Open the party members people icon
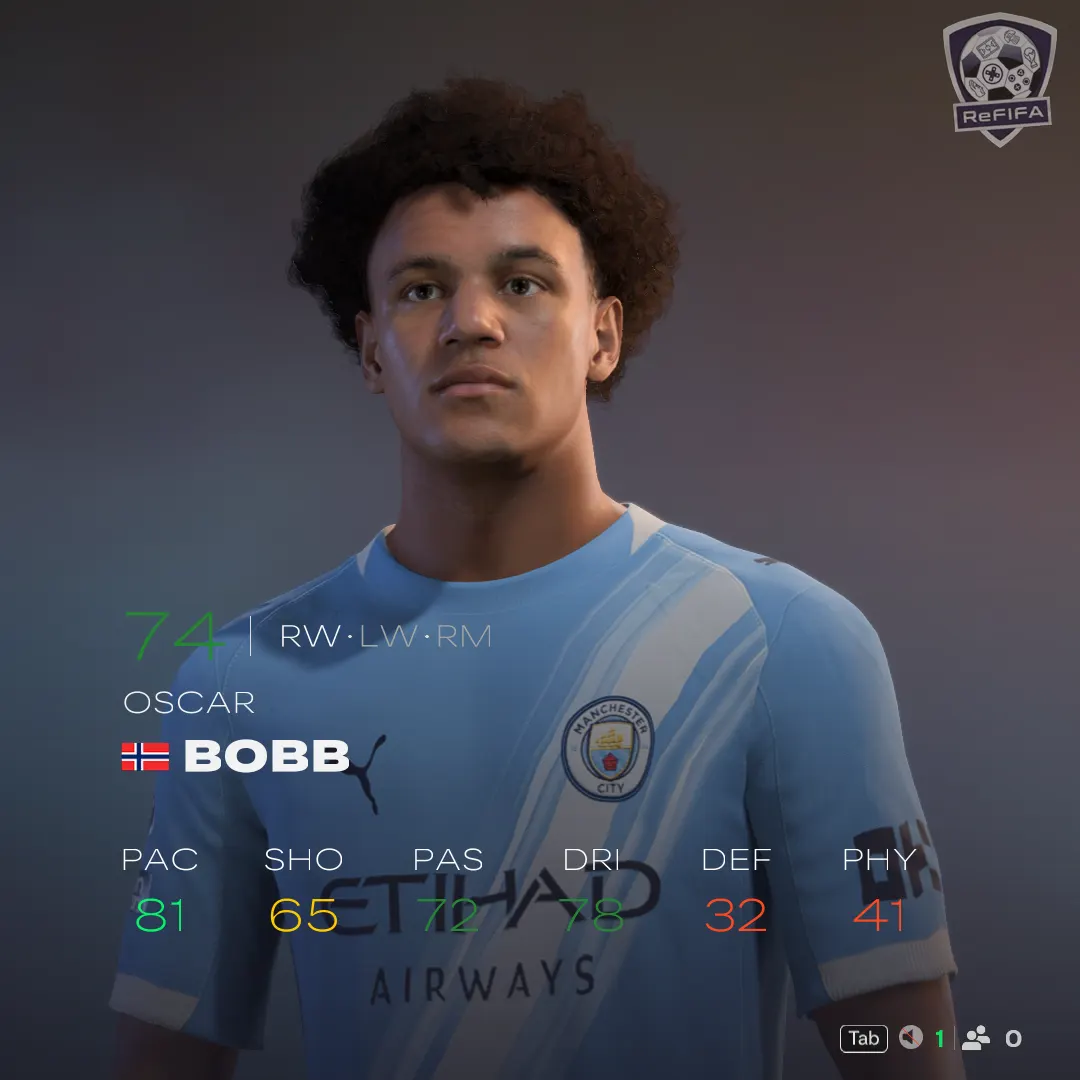 (975, 1038)
